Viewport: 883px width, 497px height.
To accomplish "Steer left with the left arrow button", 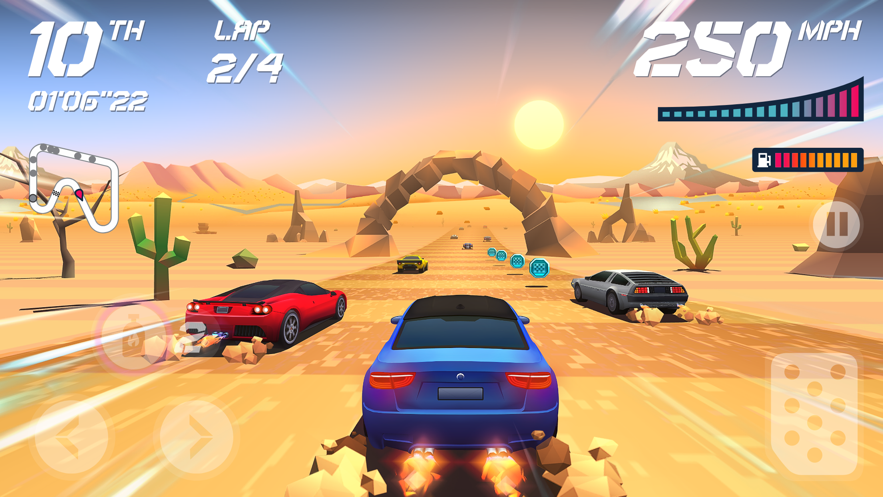I will [71, 435].
